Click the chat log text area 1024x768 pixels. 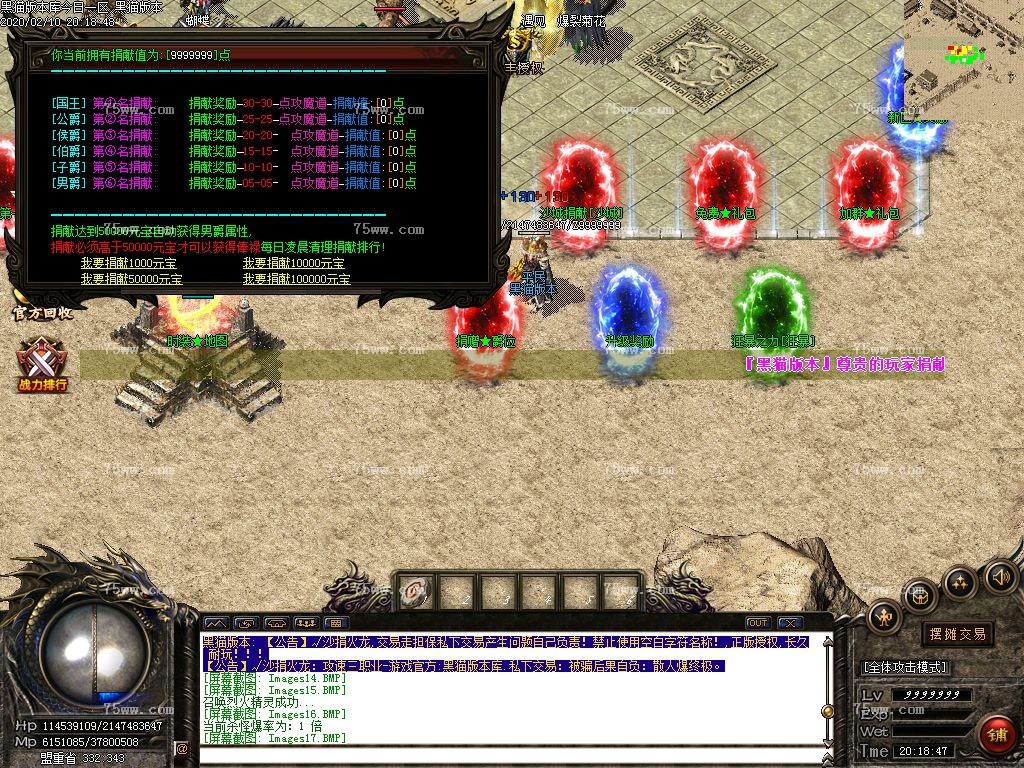click(x=510, y=690)
